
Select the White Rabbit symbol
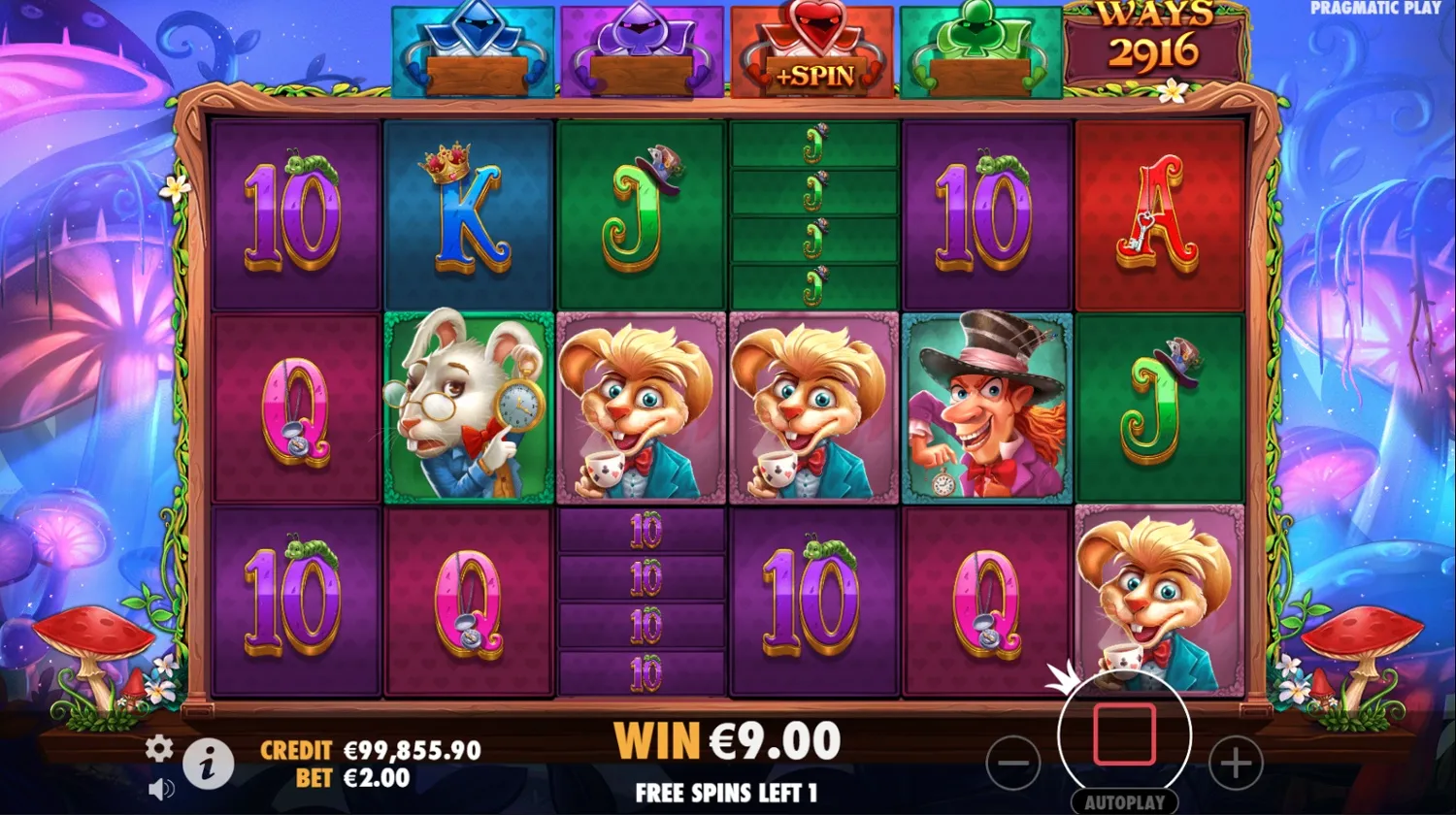coord(469,406)
